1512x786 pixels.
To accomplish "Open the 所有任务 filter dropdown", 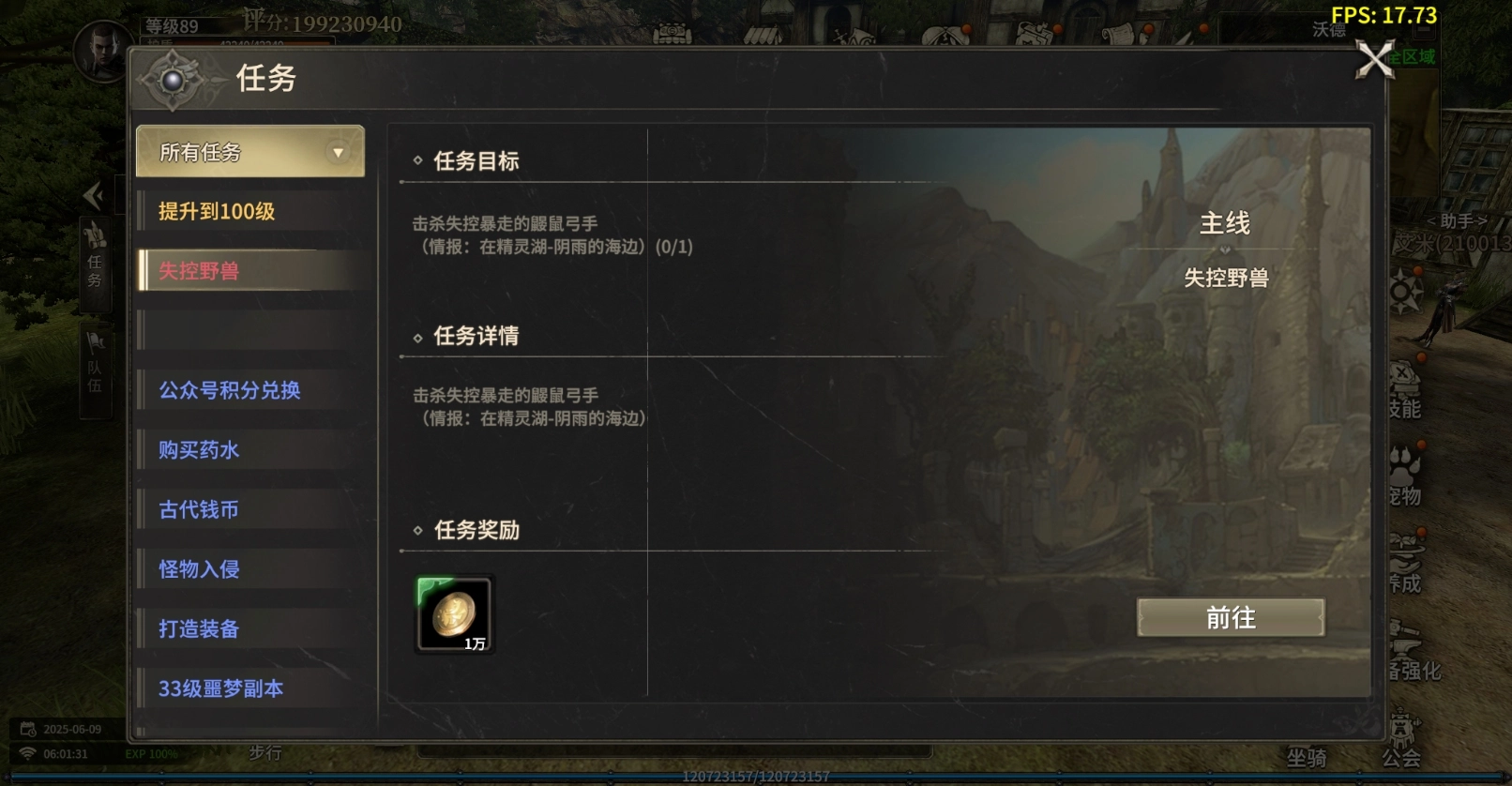I will (249, 151).
